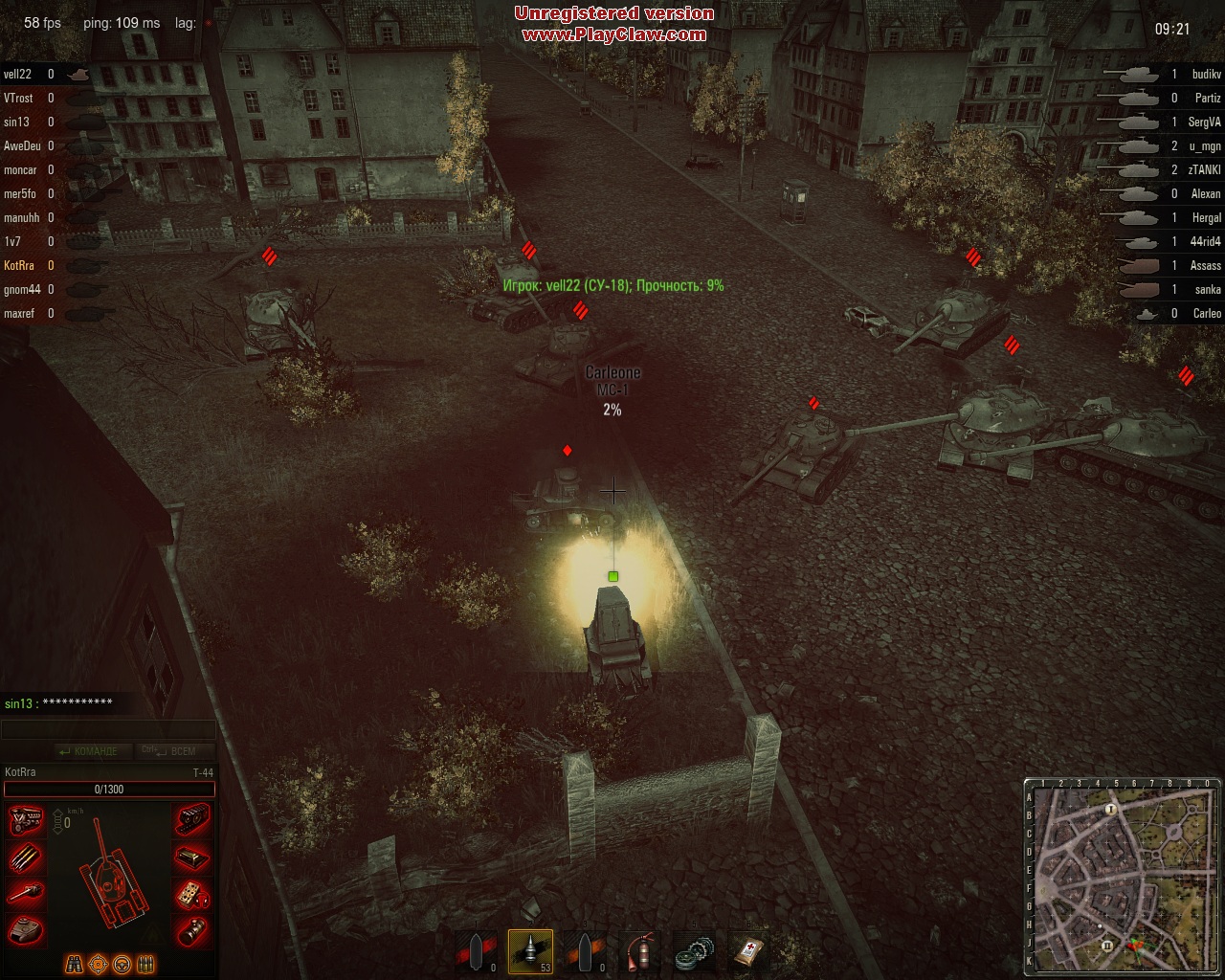Select the fuel tank module icon
Screen dimensions: 1225x980
click(x=192, y=857)
